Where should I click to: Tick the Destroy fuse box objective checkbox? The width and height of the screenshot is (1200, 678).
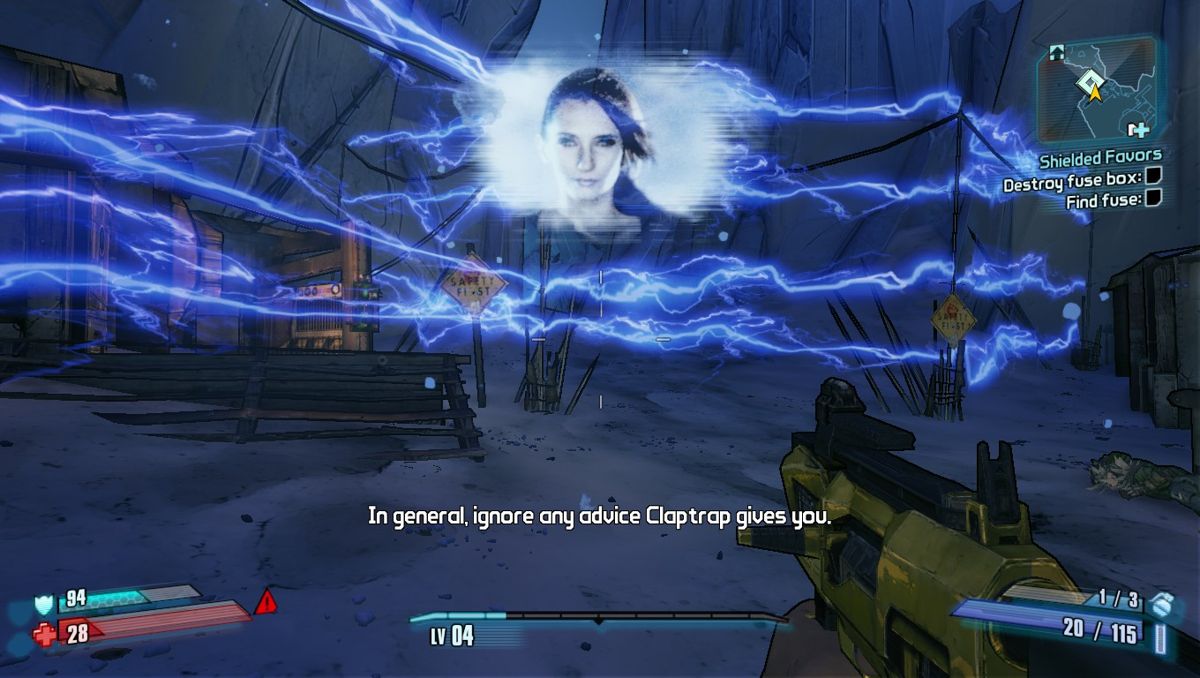point(1153,177)
